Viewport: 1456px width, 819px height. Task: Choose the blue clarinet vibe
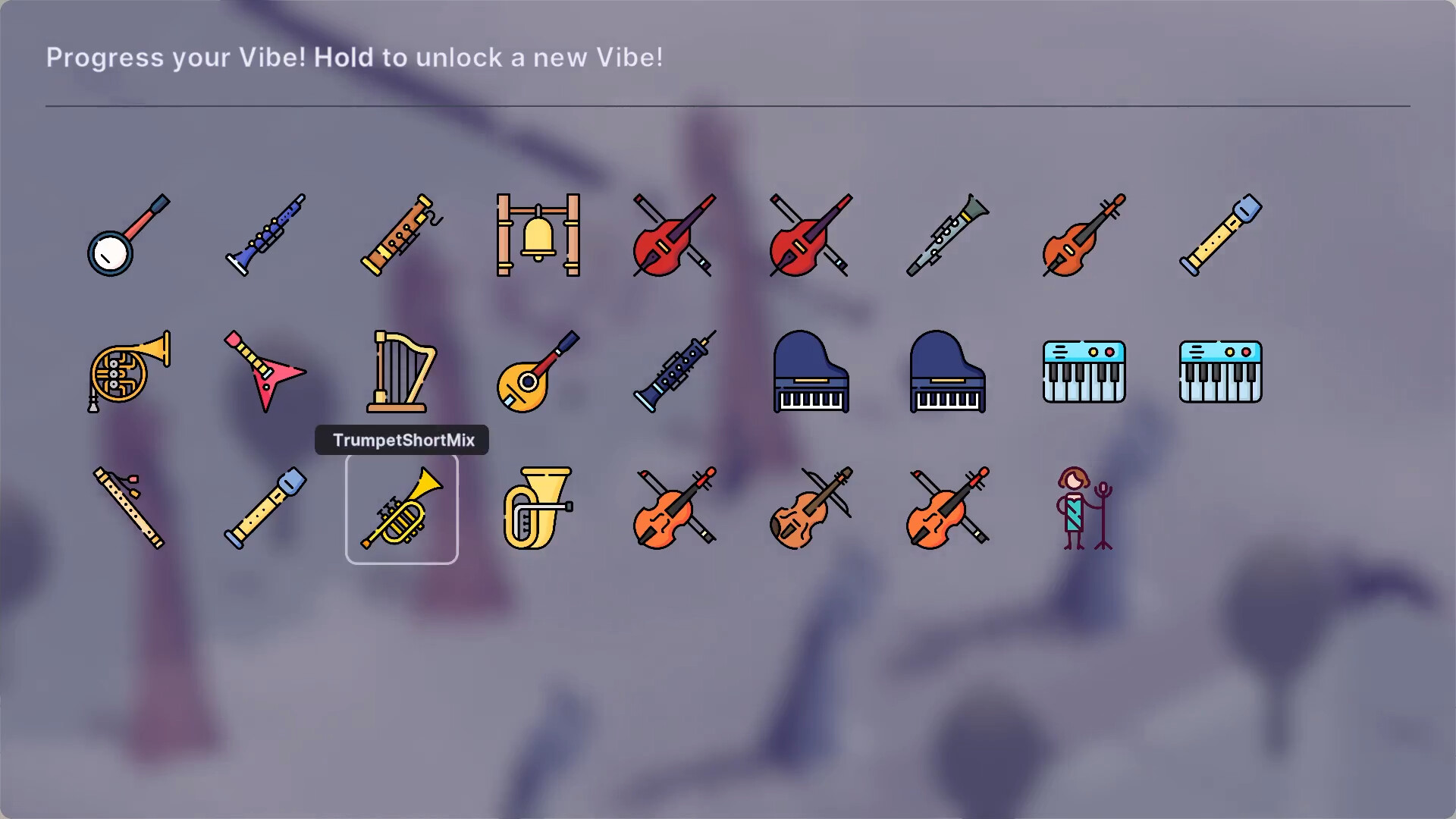[265, 237]
